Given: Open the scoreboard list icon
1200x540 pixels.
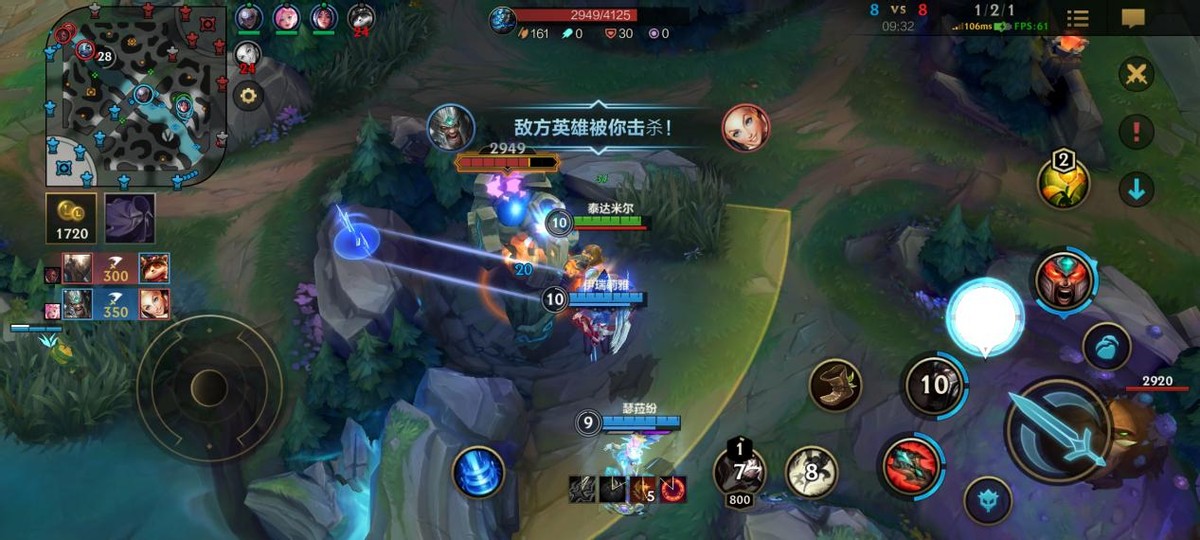Looking at the screenshot, I should 1077,18.
